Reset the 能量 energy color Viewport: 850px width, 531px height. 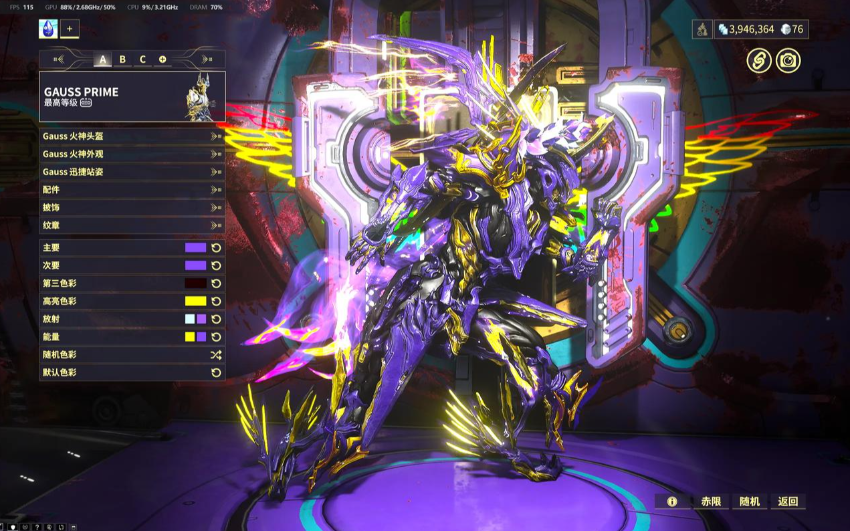pyautogui.click(x=216, y=337)
